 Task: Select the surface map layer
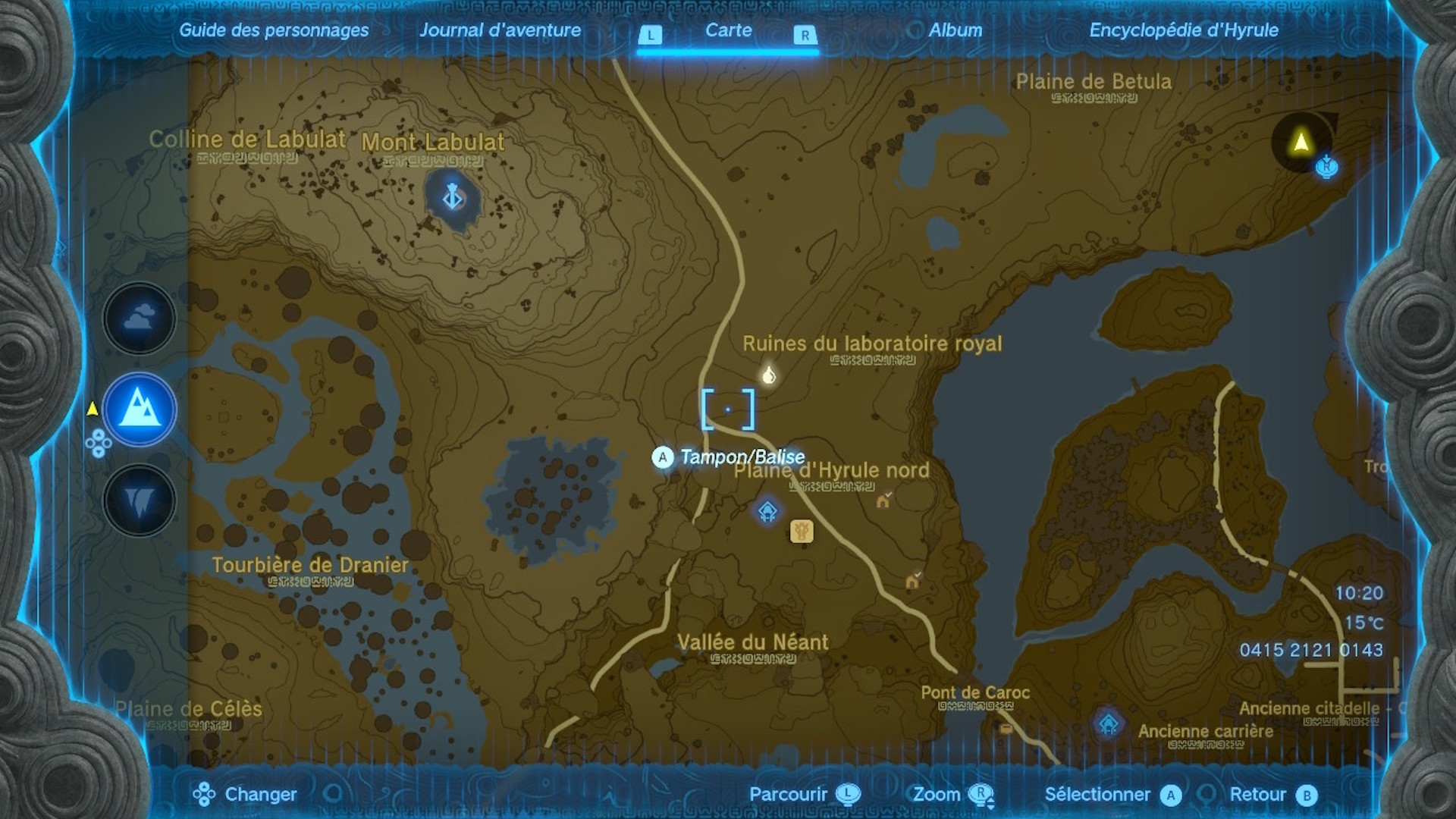pos(140,409)
